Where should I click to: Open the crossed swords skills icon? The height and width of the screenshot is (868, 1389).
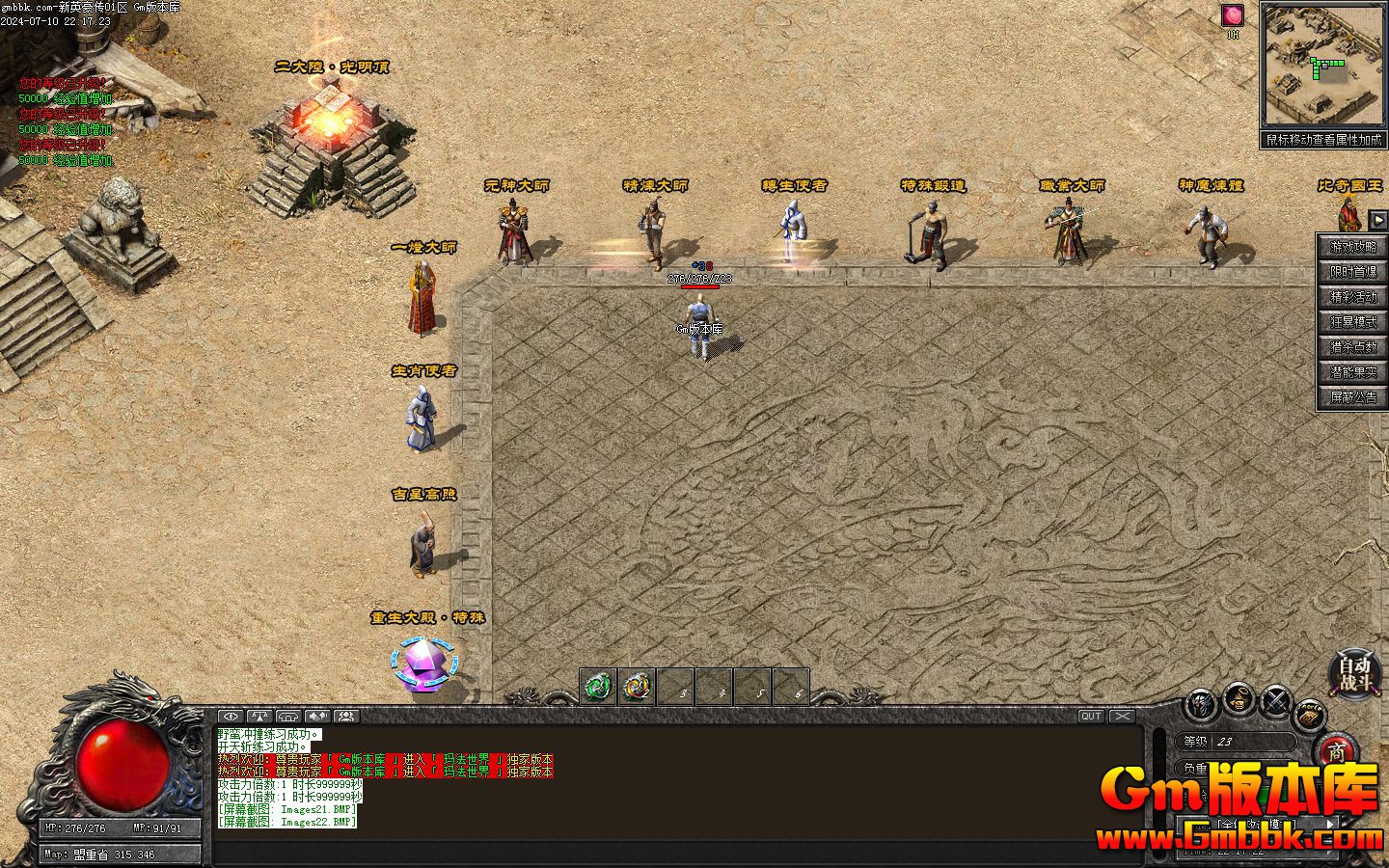pos(1277,701)
